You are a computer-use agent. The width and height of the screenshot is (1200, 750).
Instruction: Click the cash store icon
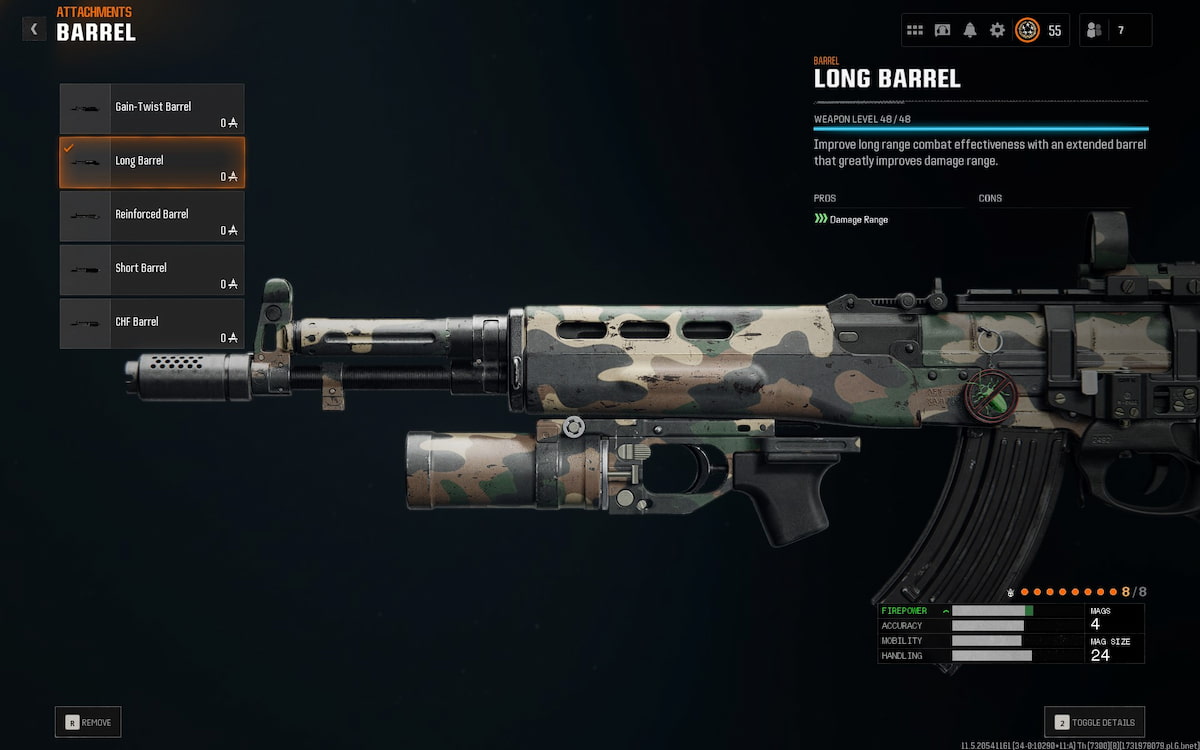tap(942, 30)
